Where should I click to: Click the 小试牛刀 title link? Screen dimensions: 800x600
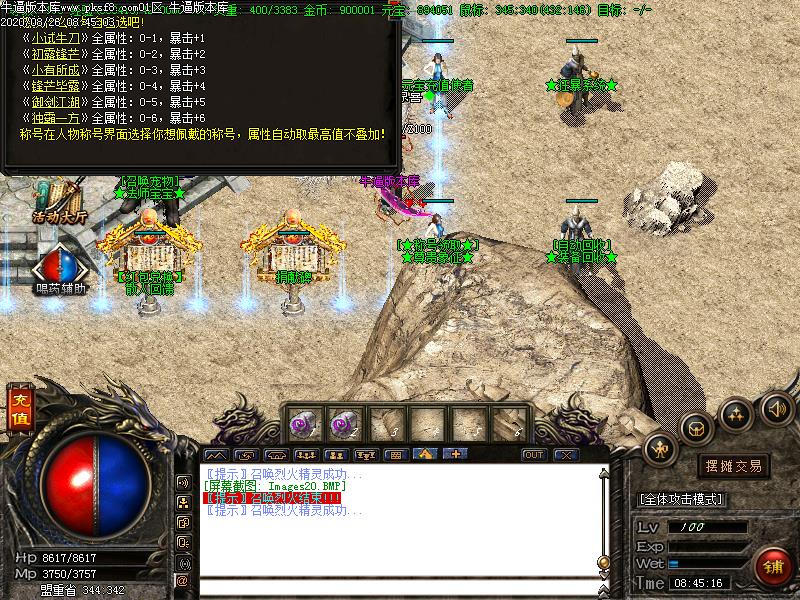coord(57,38)
